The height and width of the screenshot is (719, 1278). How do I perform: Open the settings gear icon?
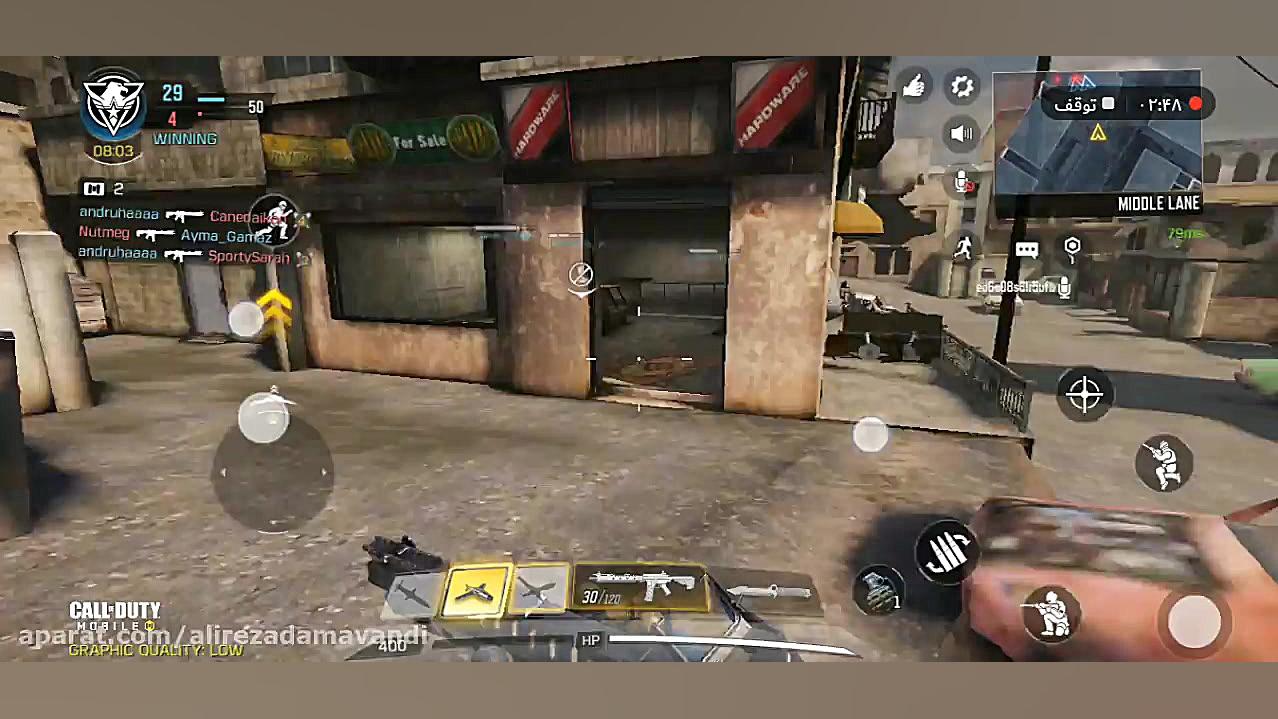click(x=962, y=87)
